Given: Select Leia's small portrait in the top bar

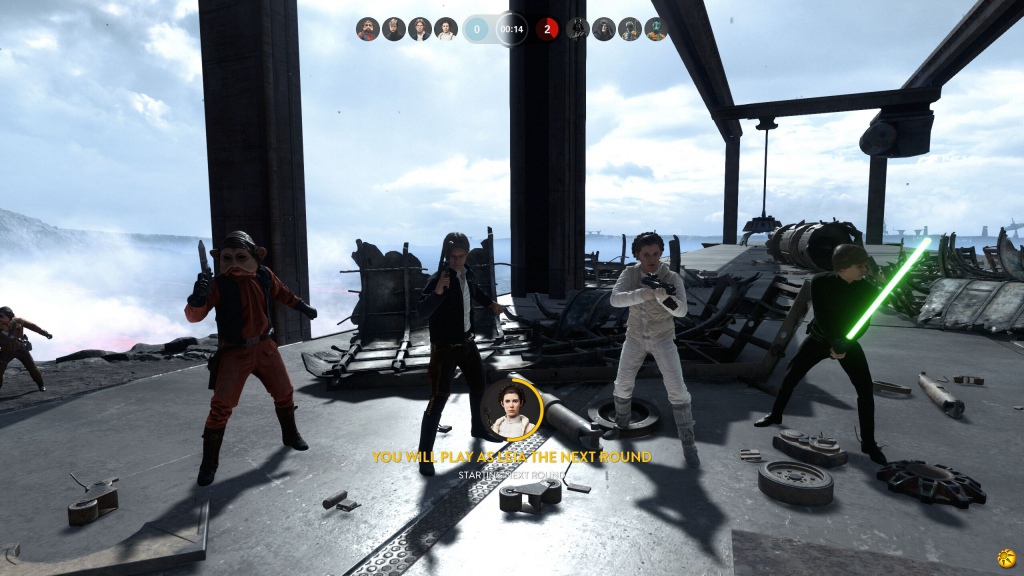Looking at the screenshot, I should pyautogui.click(x=446, y=29).
